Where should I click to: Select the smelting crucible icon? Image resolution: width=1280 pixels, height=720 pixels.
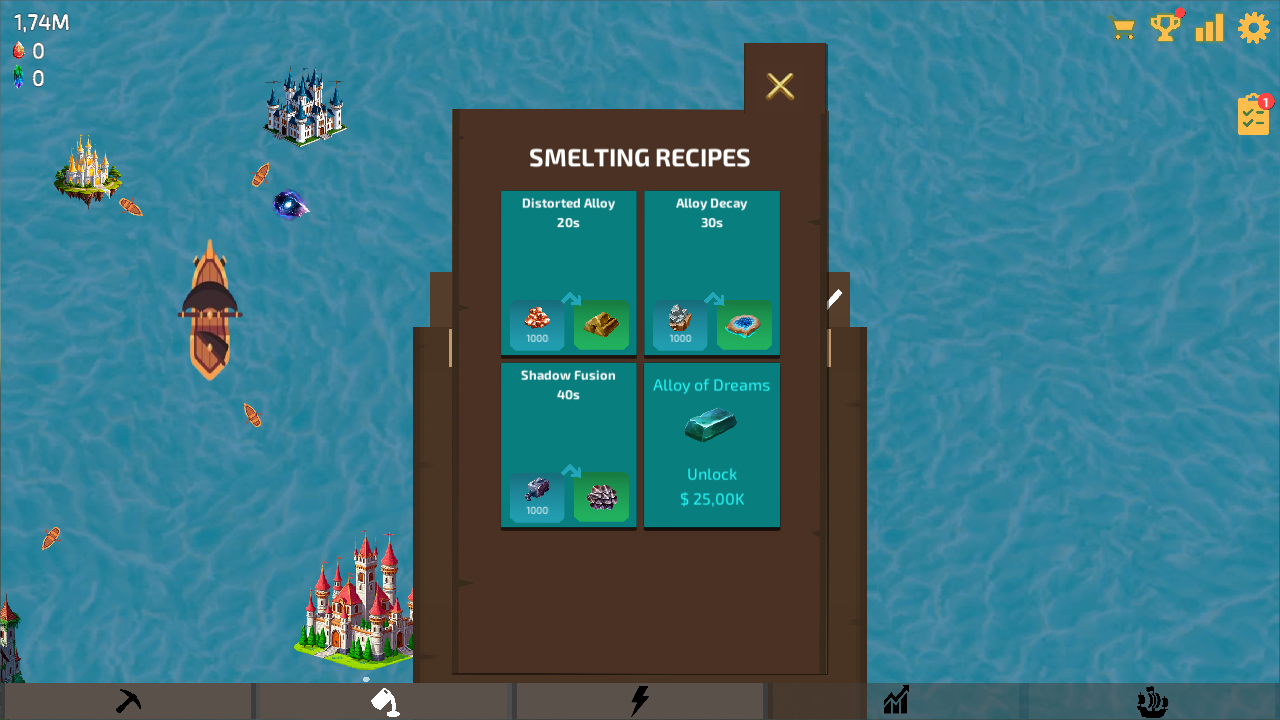[x=384, y=700]
